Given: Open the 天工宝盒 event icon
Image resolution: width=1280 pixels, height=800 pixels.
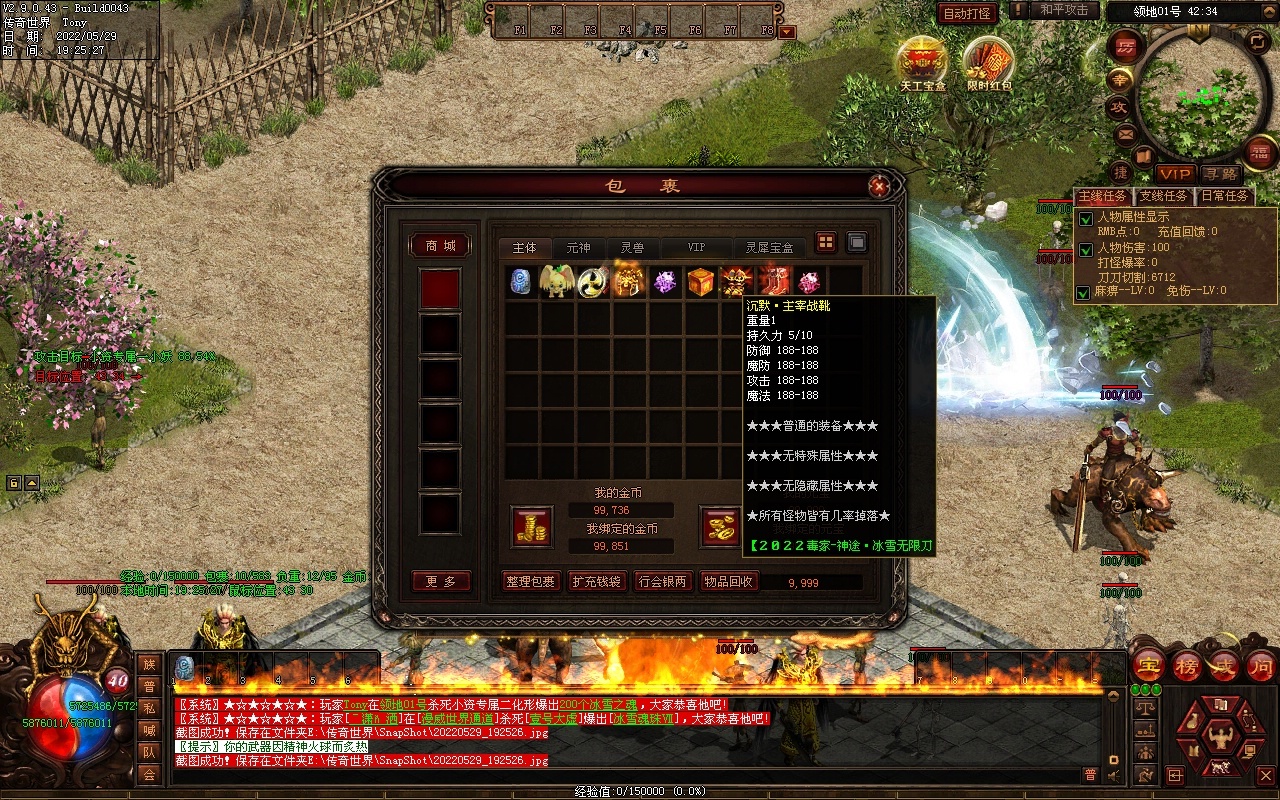Looking at the screenshot, I should [922, 62].
